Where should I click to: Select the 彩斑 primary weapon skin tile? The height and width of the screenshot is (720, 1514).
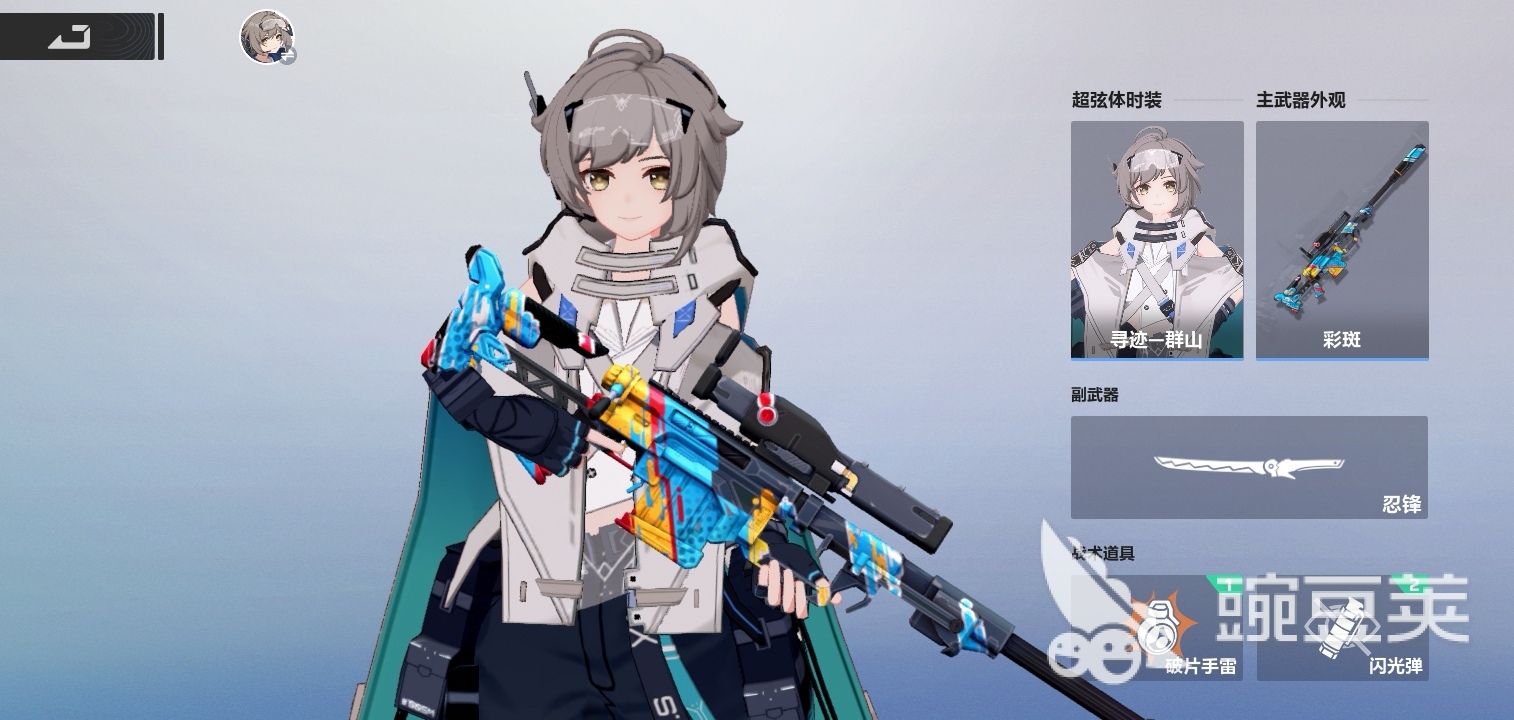tap(1342, 240)
